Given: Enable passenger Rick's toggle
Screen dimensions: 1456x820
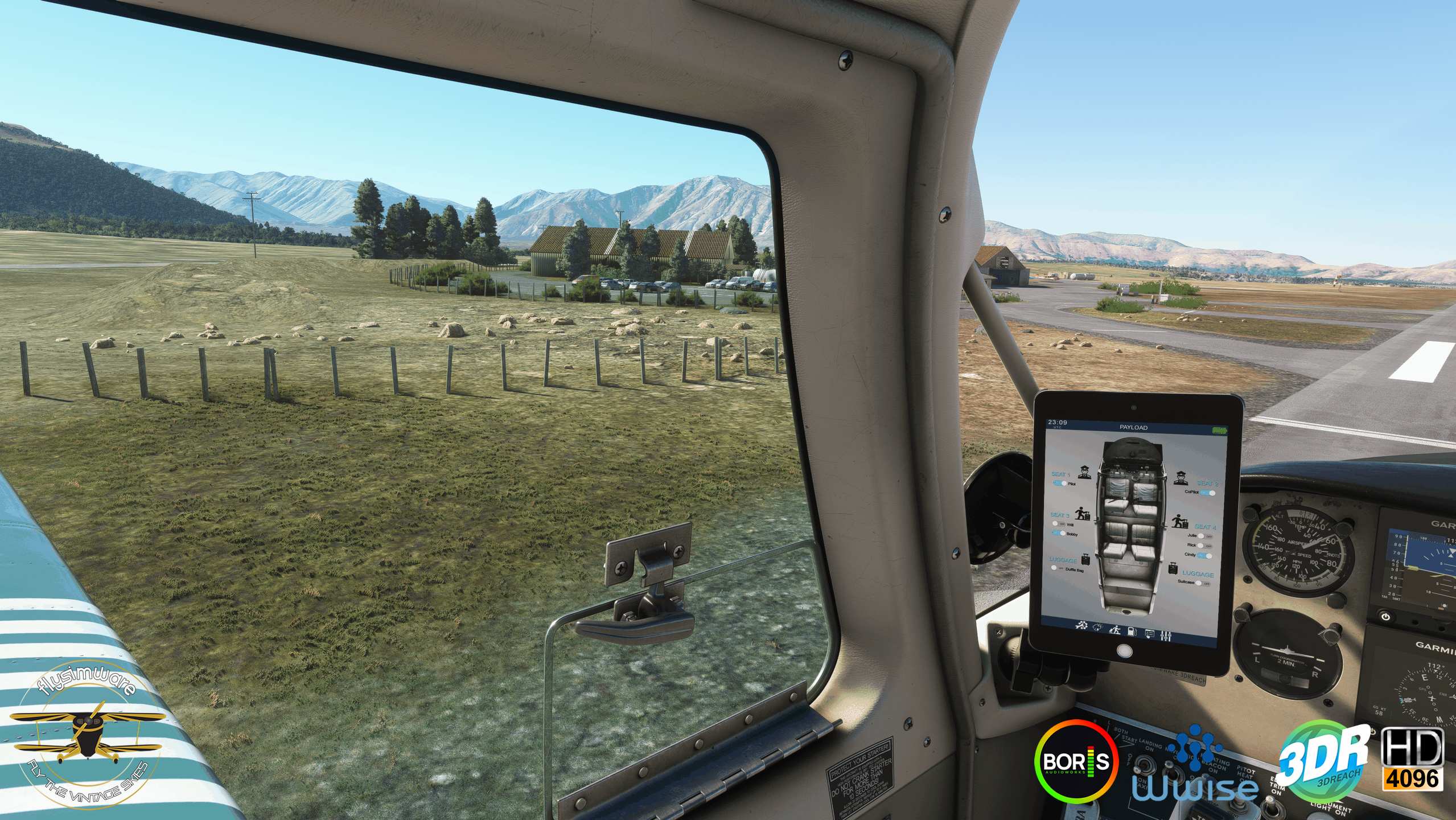Looking at the screenshot, I should (x=1204, y=546).
